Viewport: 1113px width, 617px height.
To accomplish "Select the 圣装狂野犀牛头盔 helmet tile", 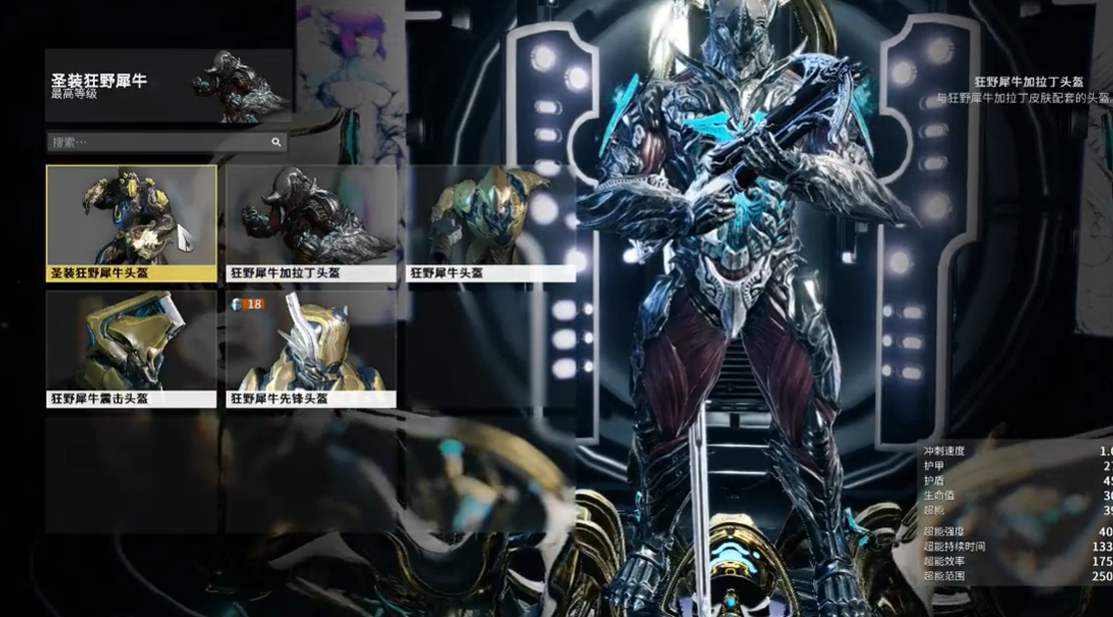I will pyautogui.click(x=131, y=223).
